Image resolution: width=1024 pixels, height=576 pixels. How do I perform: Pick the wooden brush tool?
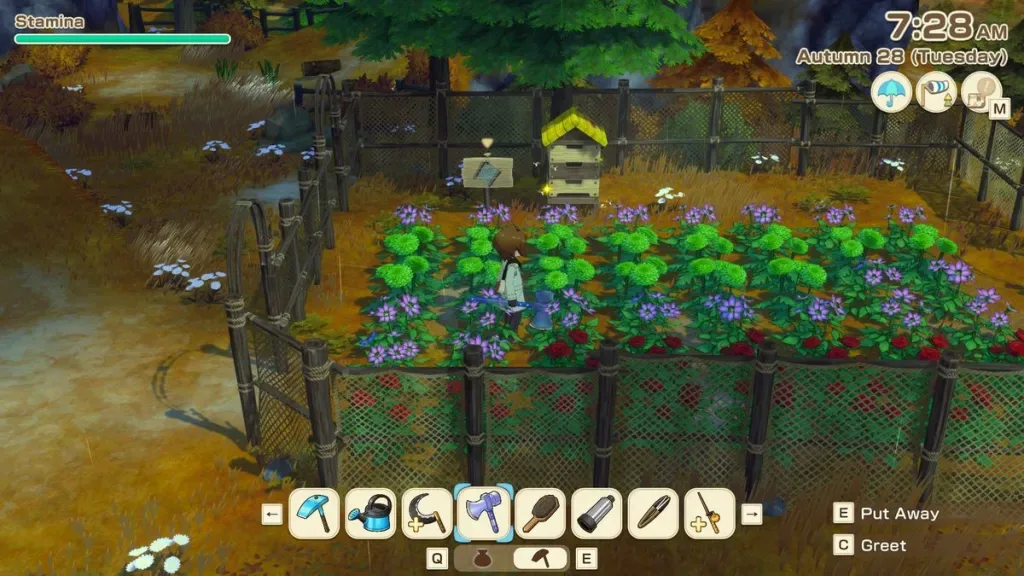pyautogui.click(x=540, y=514)
